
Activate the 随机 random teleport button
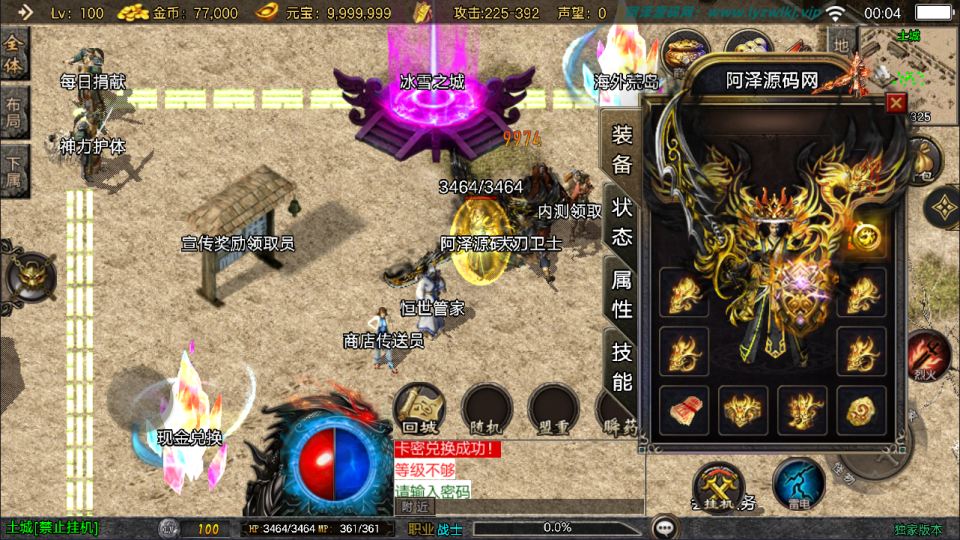[487, 409]
